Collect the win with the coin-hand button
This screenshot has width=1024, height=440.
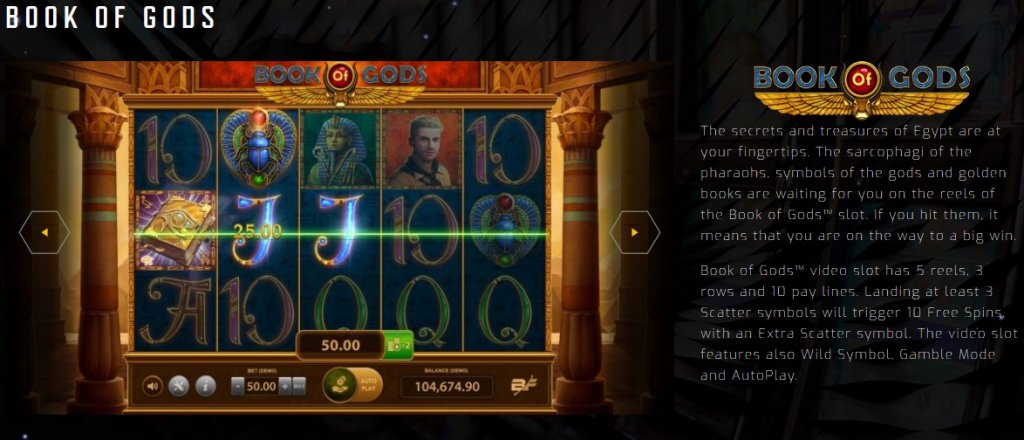(339, 385)
